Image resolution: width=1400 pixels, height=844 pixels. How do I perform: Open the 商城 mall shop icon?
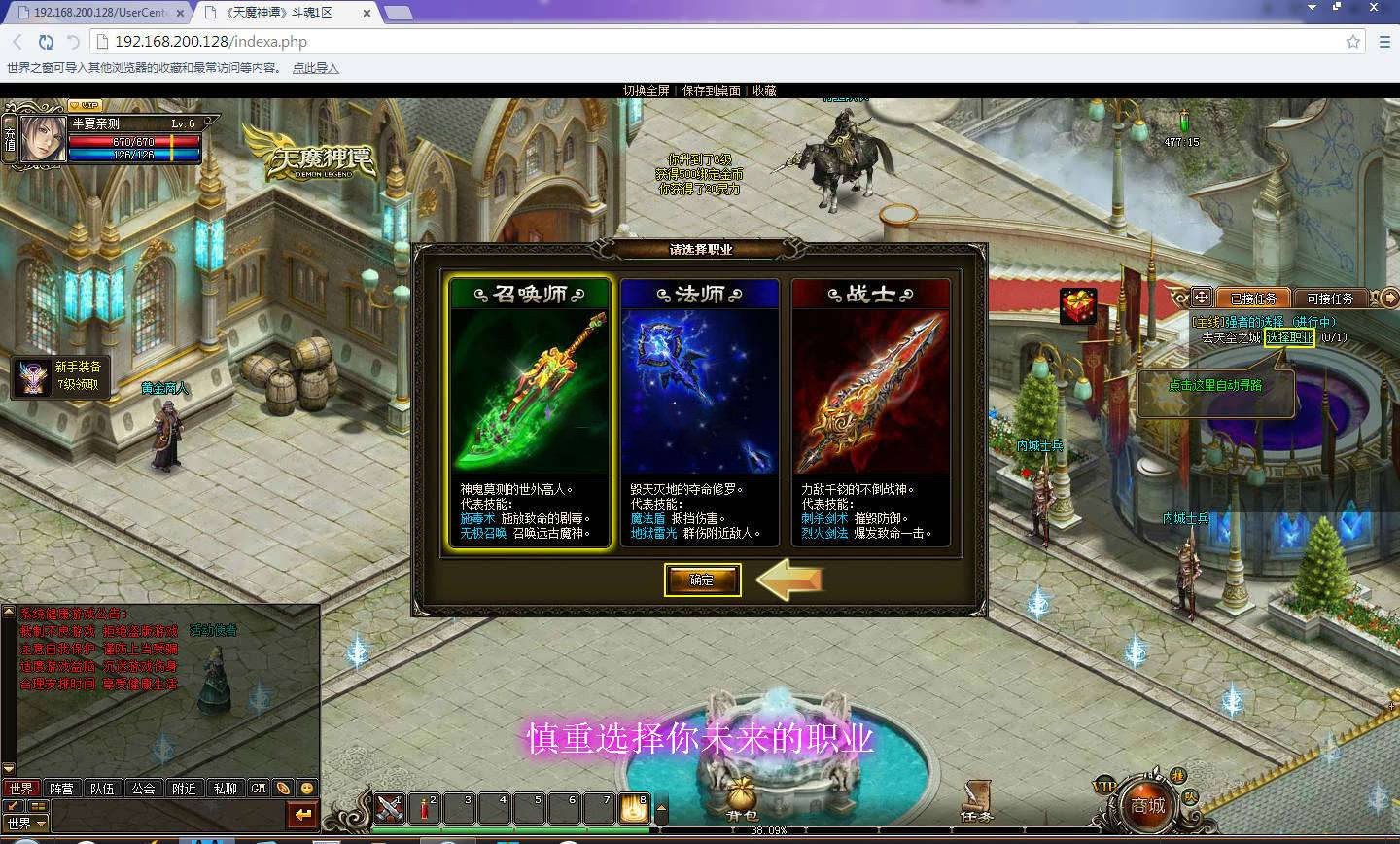pyautogui.click(x=1147, y=805)
